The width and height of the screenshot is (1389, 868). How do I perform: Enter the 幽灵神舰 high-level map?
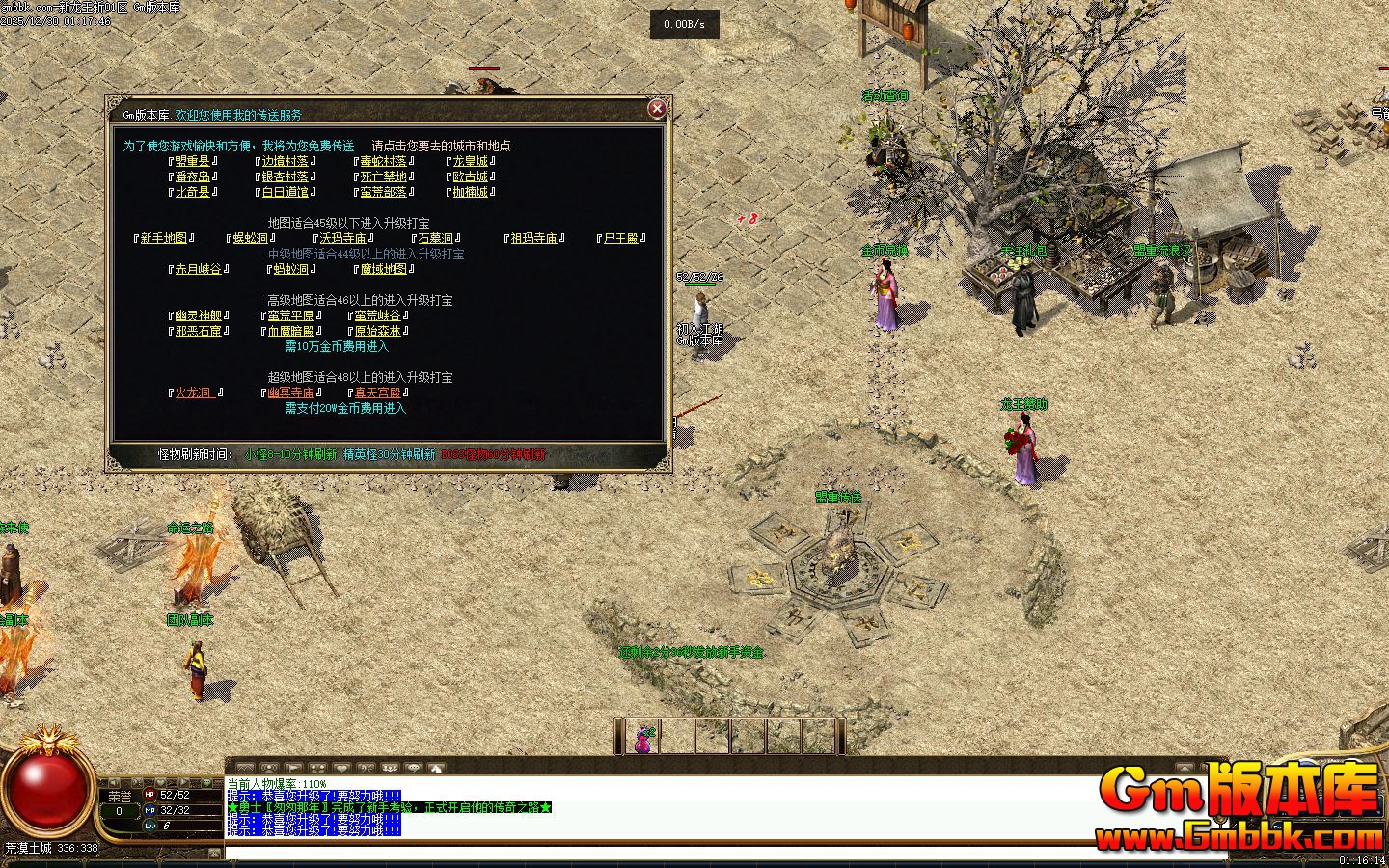tap(198, 315)
